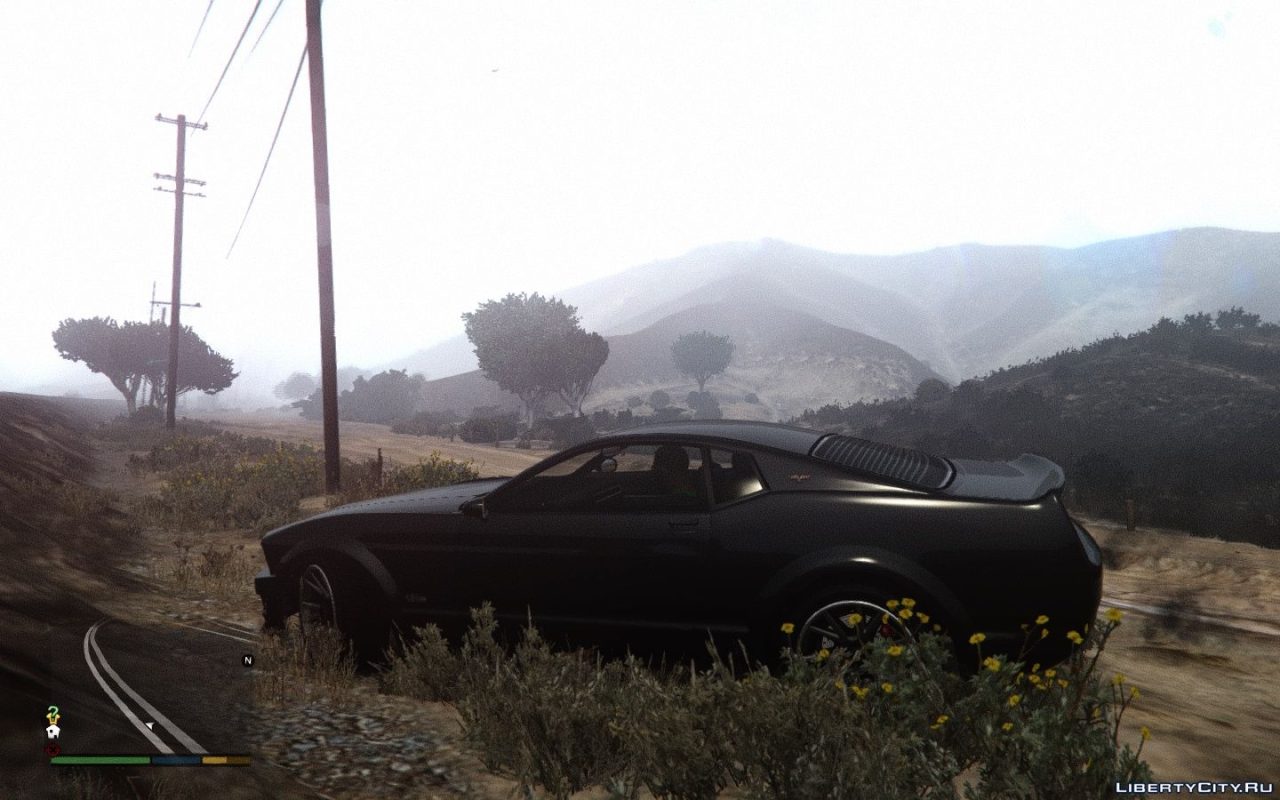Click the white safehouse icon on the minimap

coord(53,731)
